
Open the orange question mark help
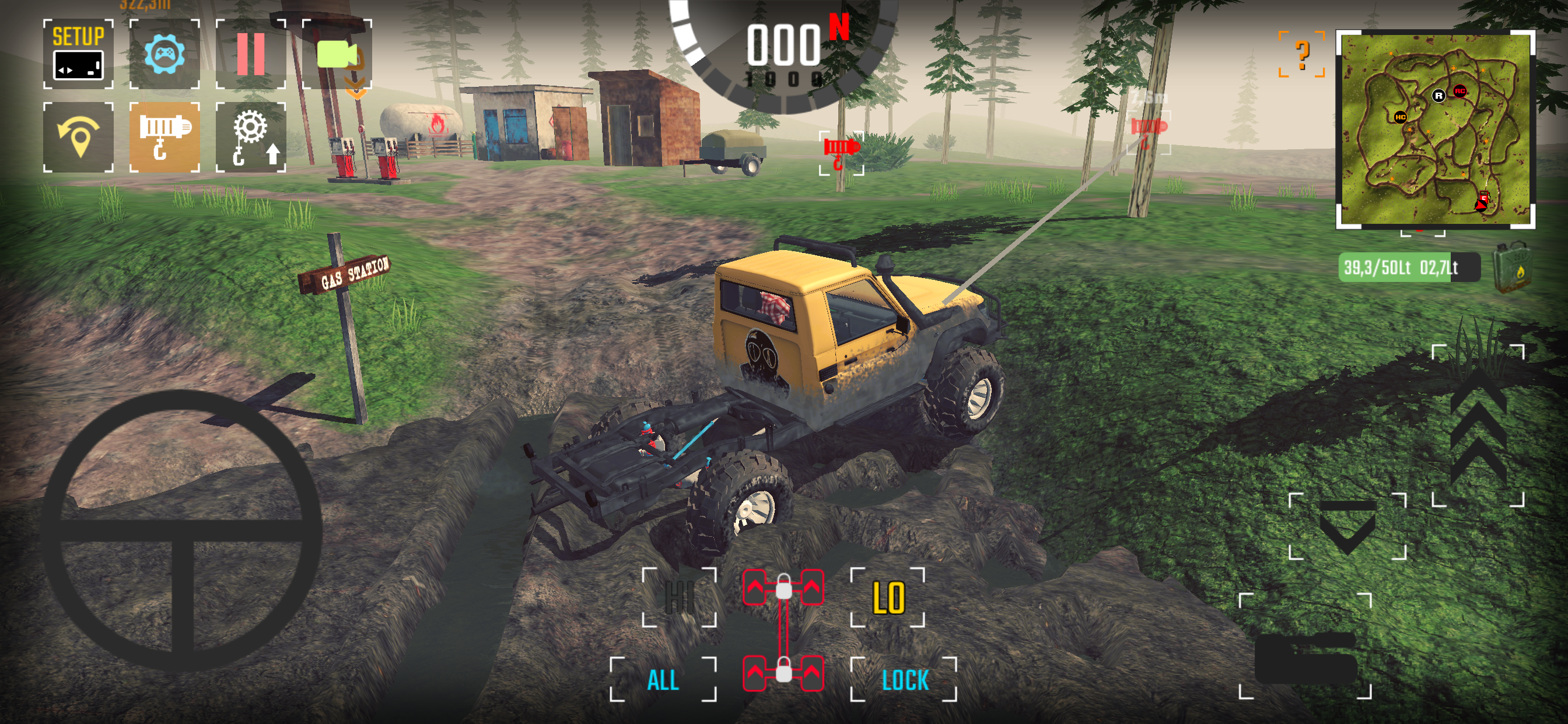pos(1301,55)
